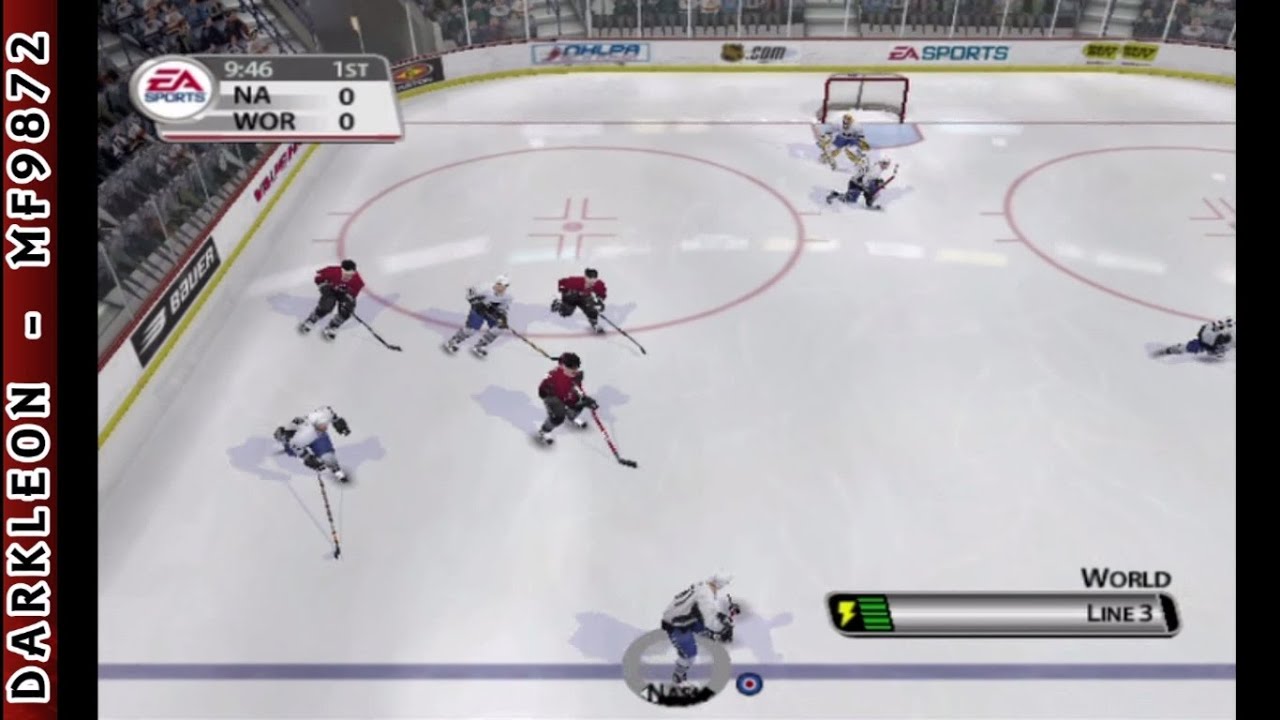Select the Nash player marker ring
This screenshot has height=720, width=1280.
click(x=675, y=664)
